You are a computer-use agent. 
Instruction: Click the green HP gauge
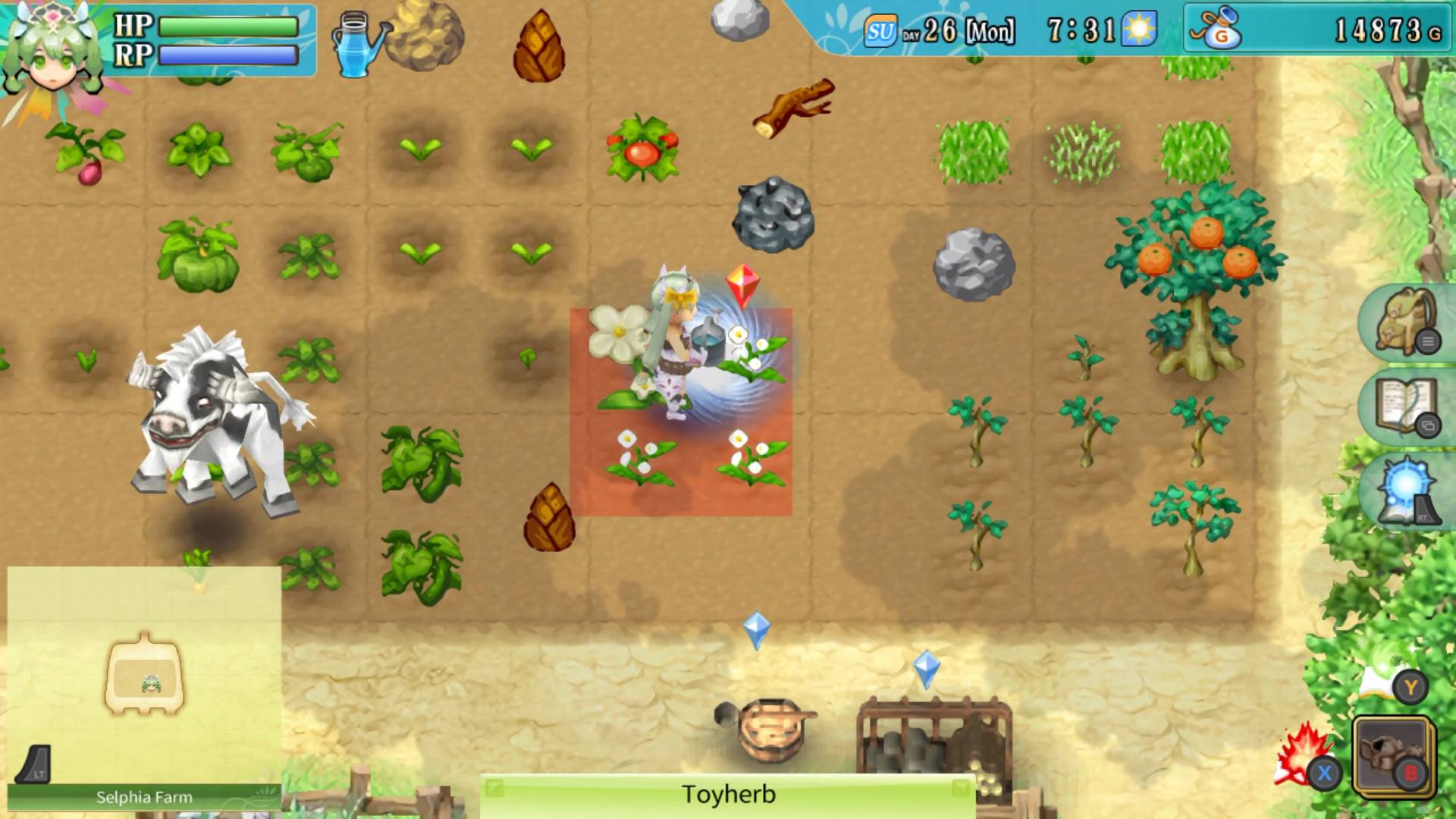coord(227,25)
